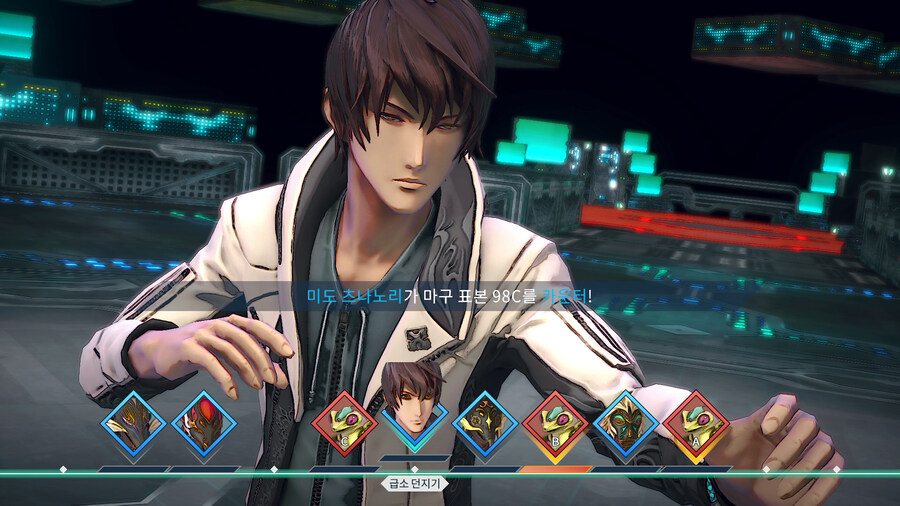Click the 급소 던지기 skill label

(415, 483)
